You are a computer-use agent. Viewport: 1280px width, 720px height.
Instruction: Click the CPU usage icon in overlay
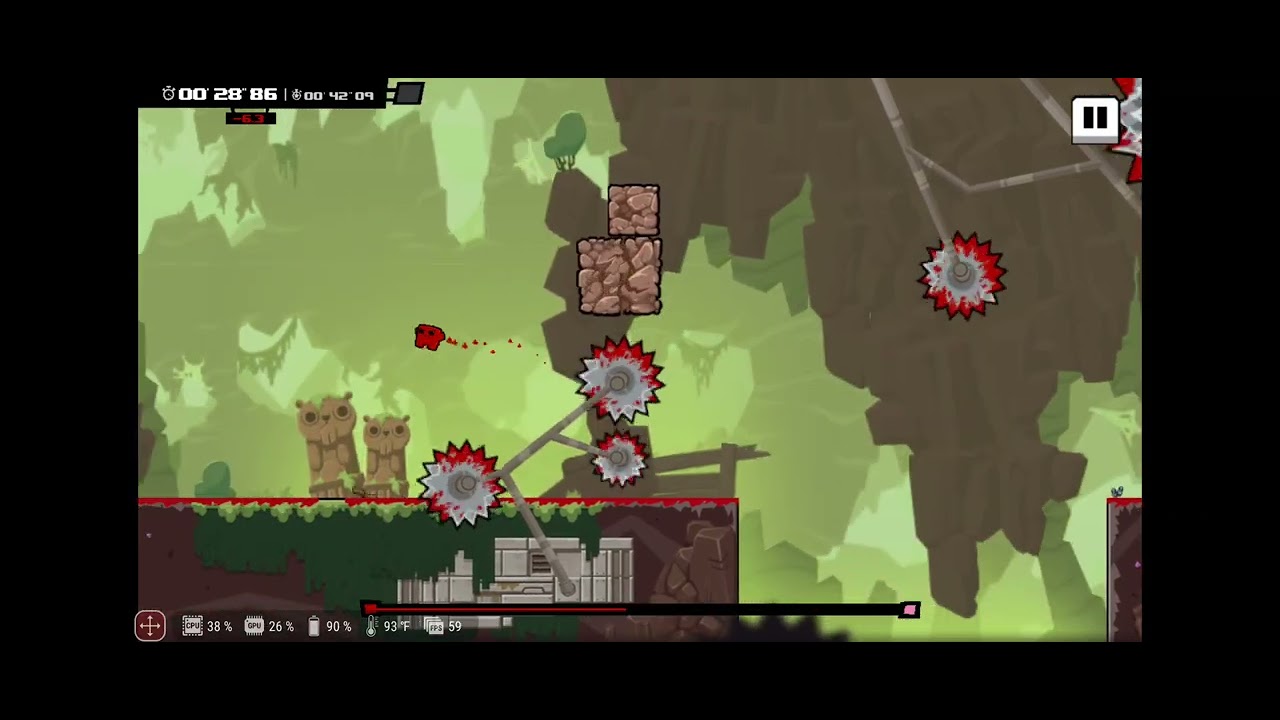coord(192,626)
